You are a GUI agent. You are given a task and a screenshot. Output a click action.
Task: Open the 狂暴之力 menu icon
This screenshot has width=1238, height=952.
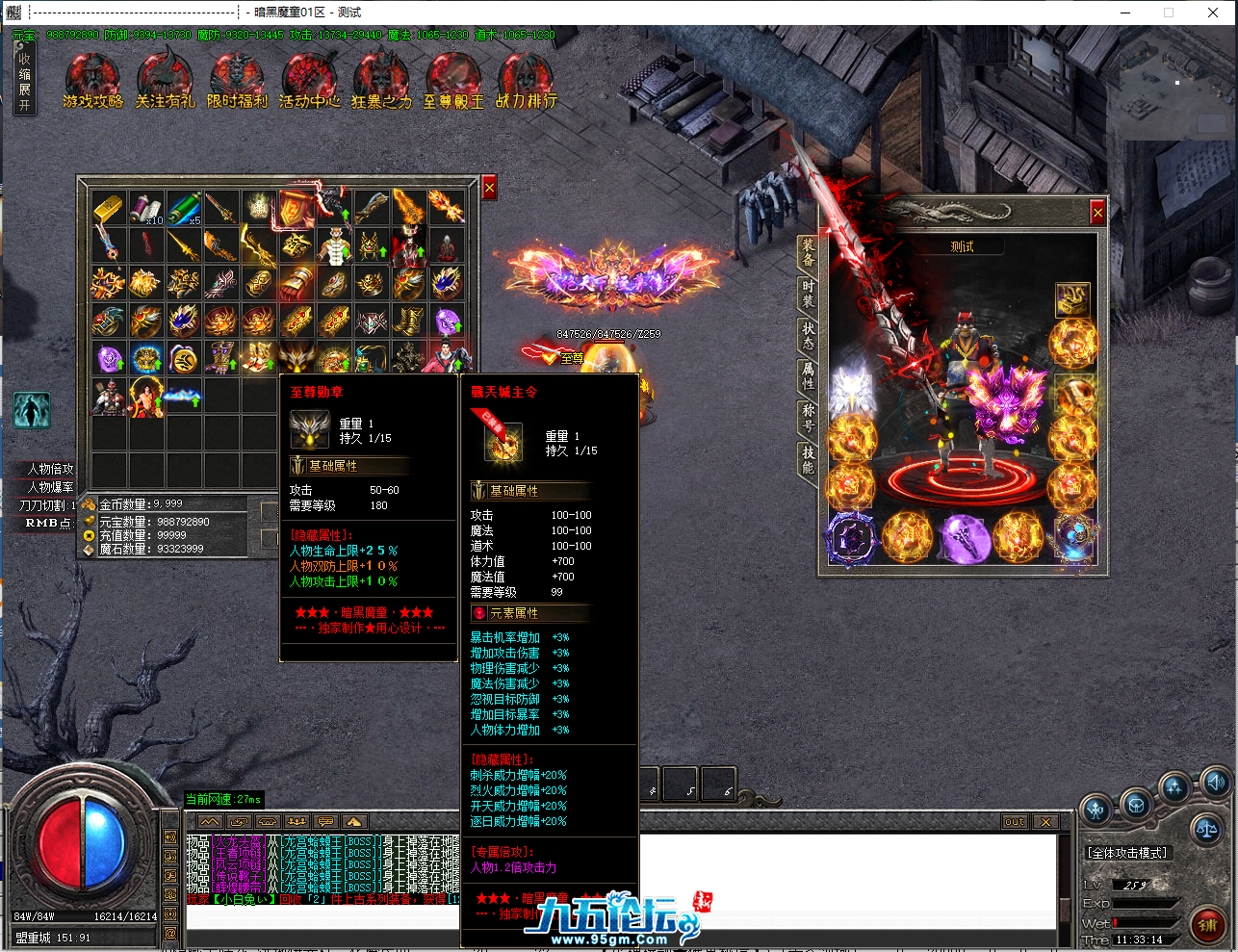(x=381, y=79)
